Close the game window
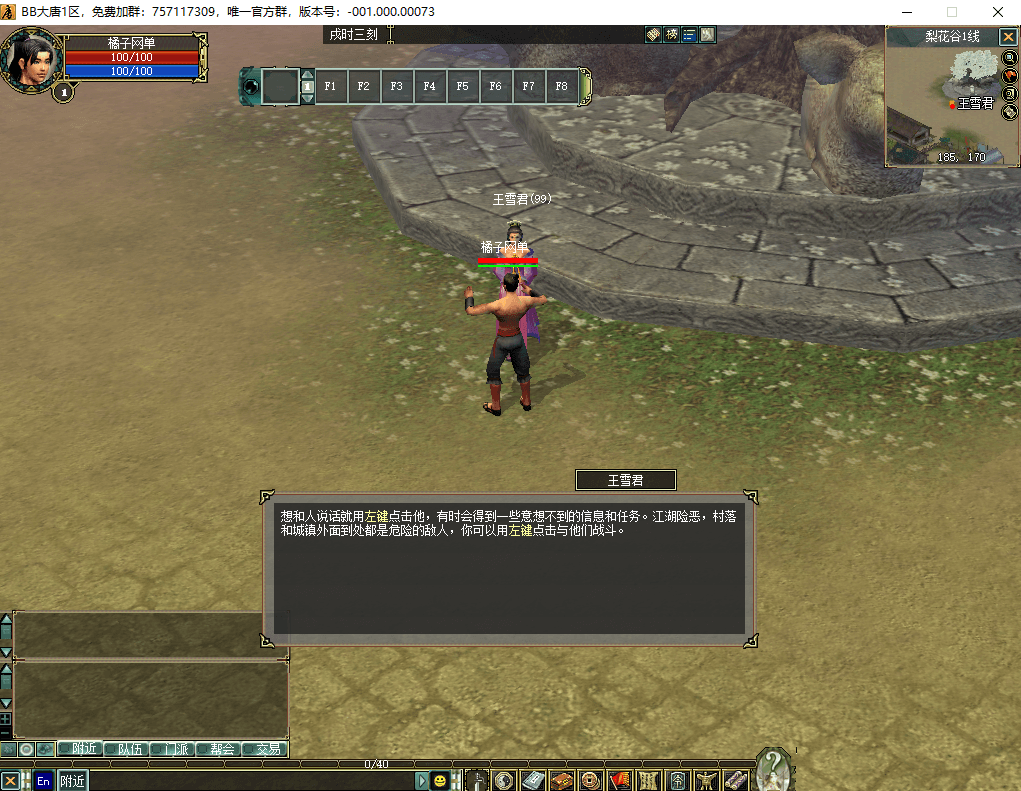The height and width of the screenshot is (791, 1021). click(997, 12)
